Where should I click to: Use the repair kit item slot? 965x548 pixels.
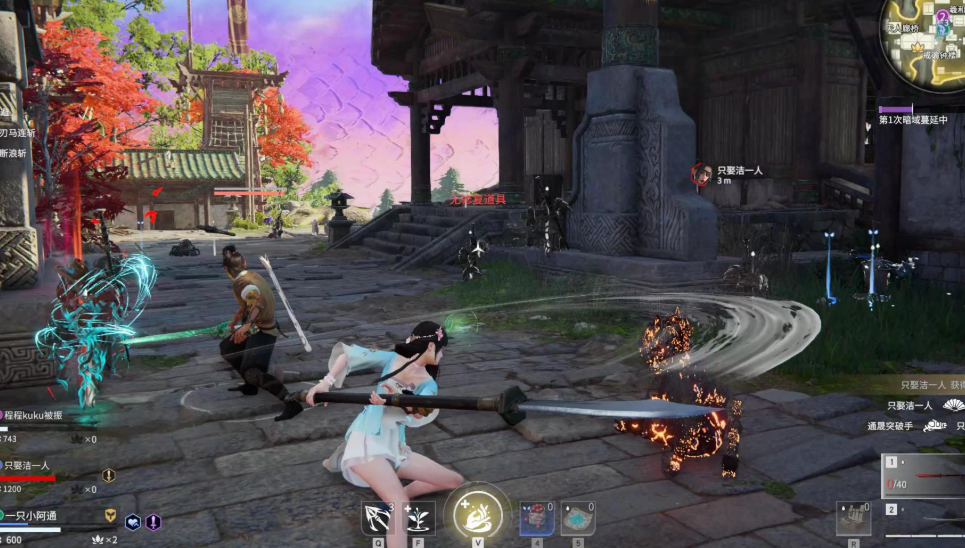(x=853, y=518)
